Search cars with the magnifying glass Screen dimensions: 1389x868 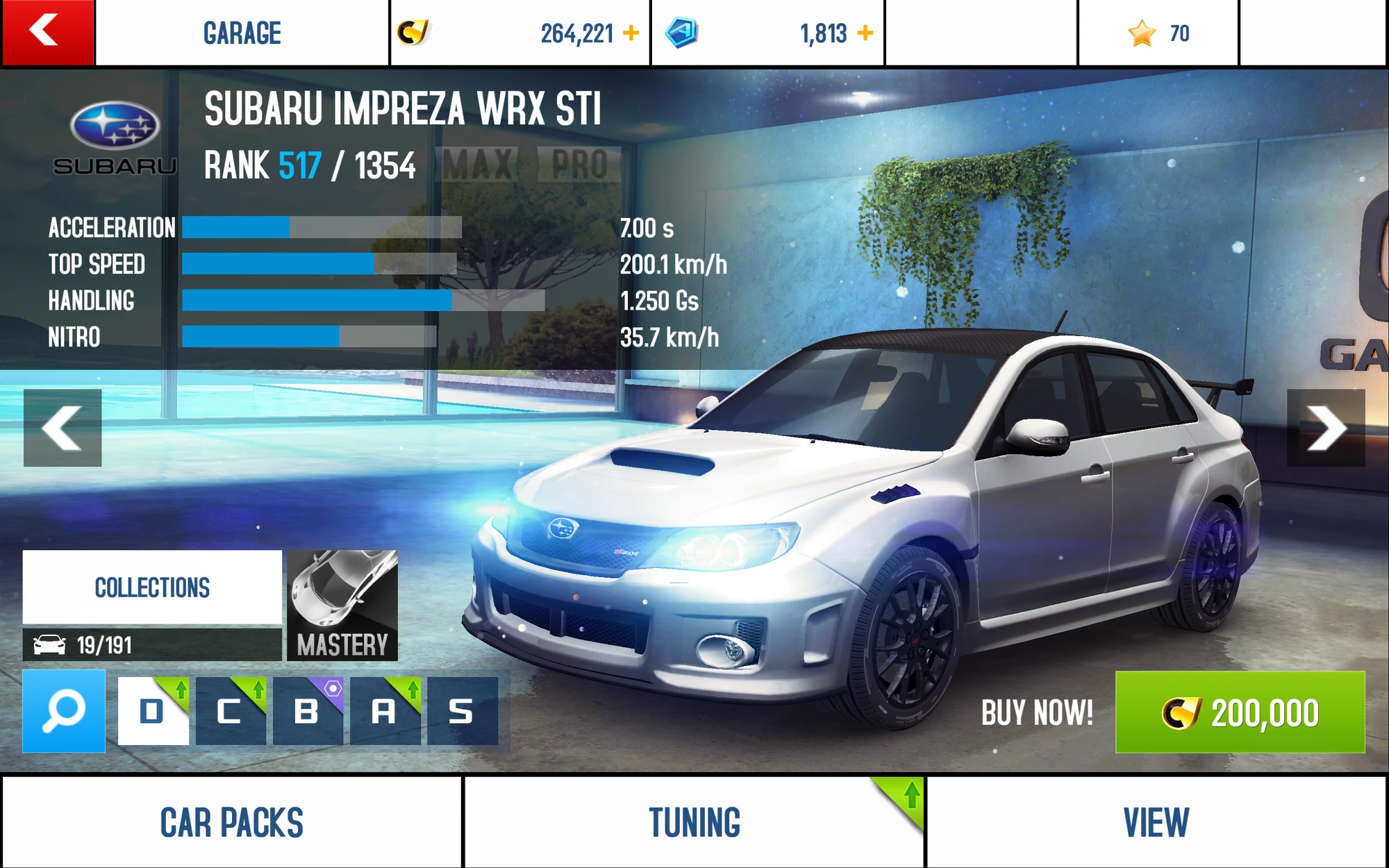tap(64, 711)
